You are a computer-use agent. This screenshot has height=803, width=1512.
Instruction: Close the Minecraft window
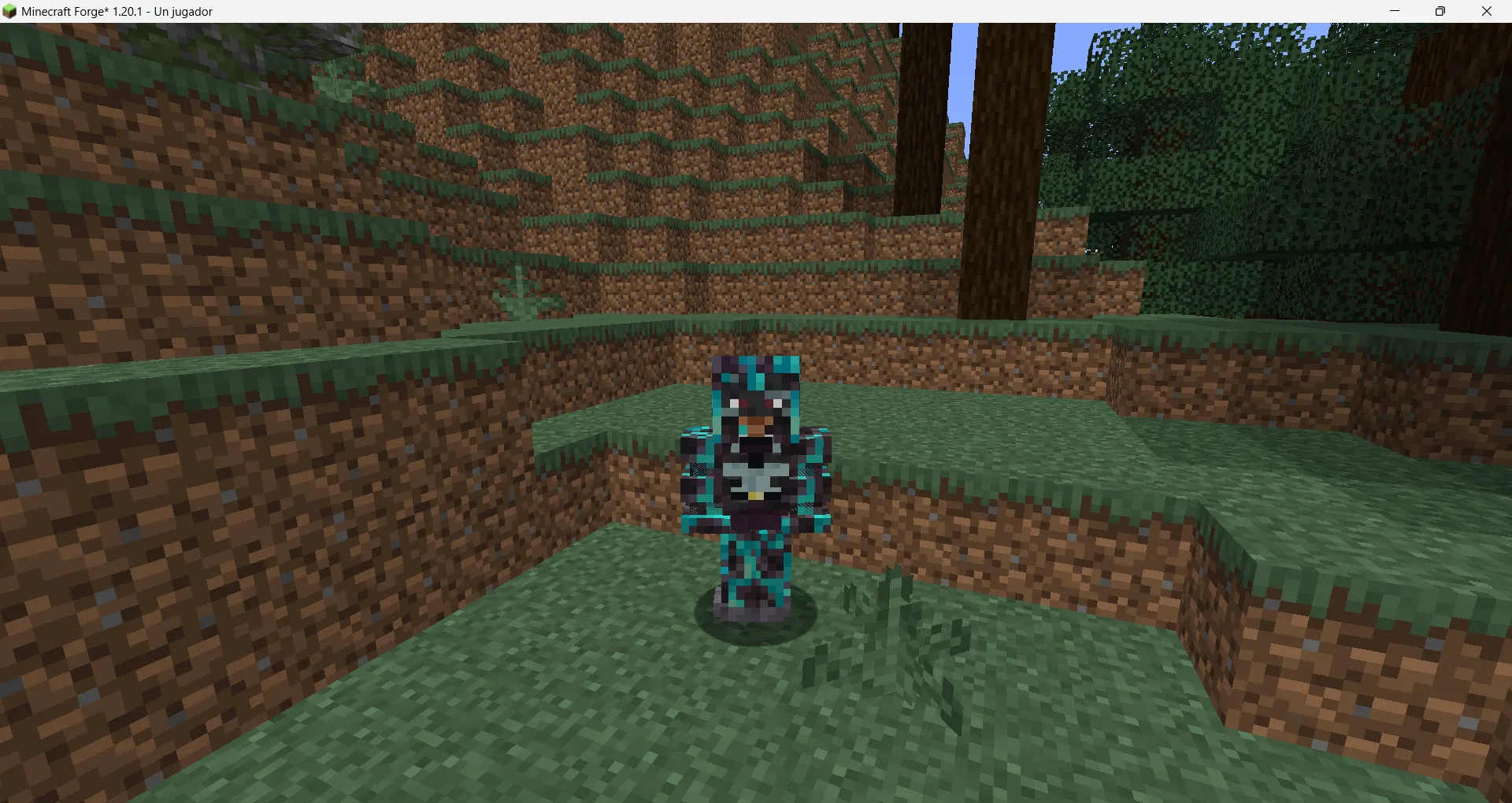click(x=1487, y=11)
